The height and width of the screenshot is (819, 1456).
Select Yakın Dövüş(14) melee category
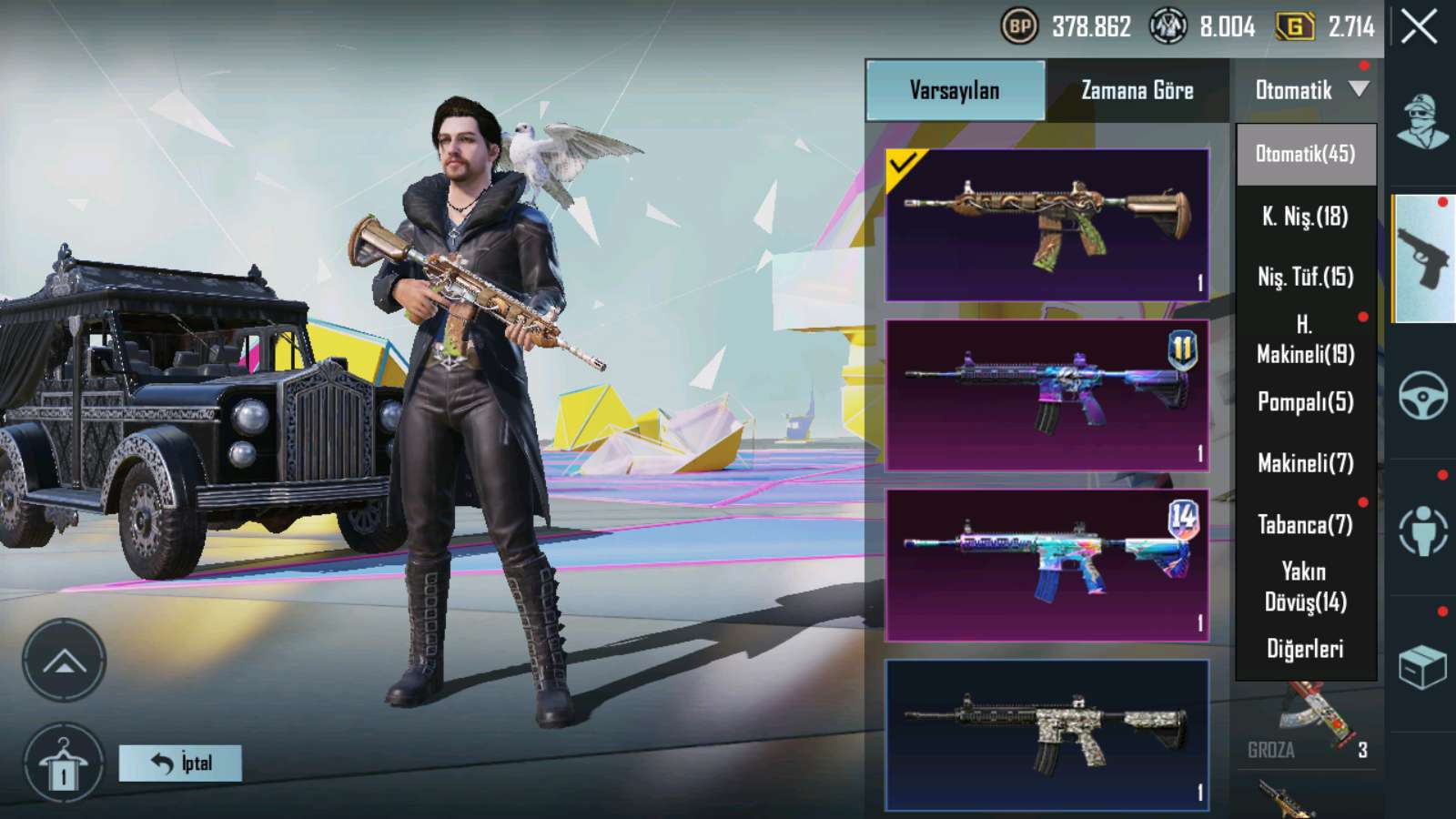click(1305, 586)
